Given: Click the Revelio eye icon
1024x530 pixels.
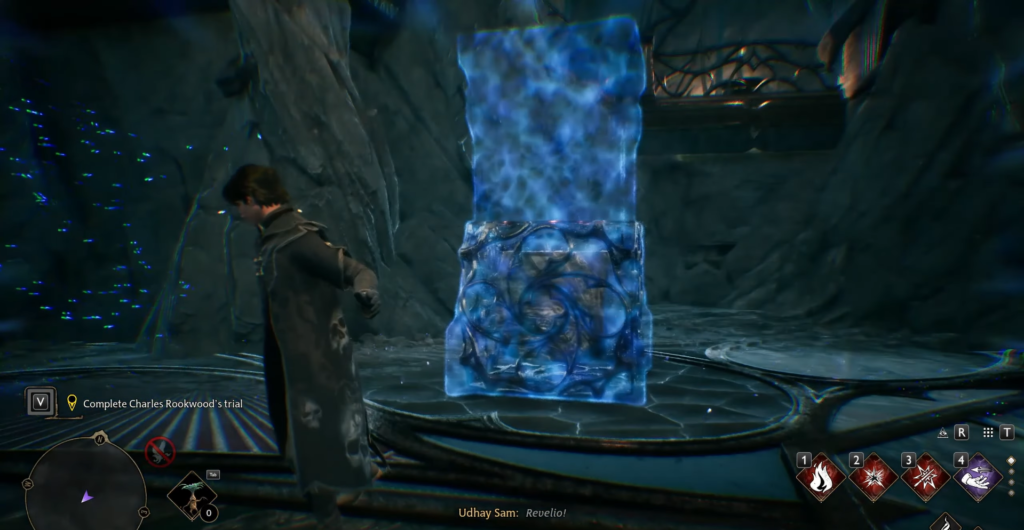Looking at the screenshot, I should (x=944, y=433).
